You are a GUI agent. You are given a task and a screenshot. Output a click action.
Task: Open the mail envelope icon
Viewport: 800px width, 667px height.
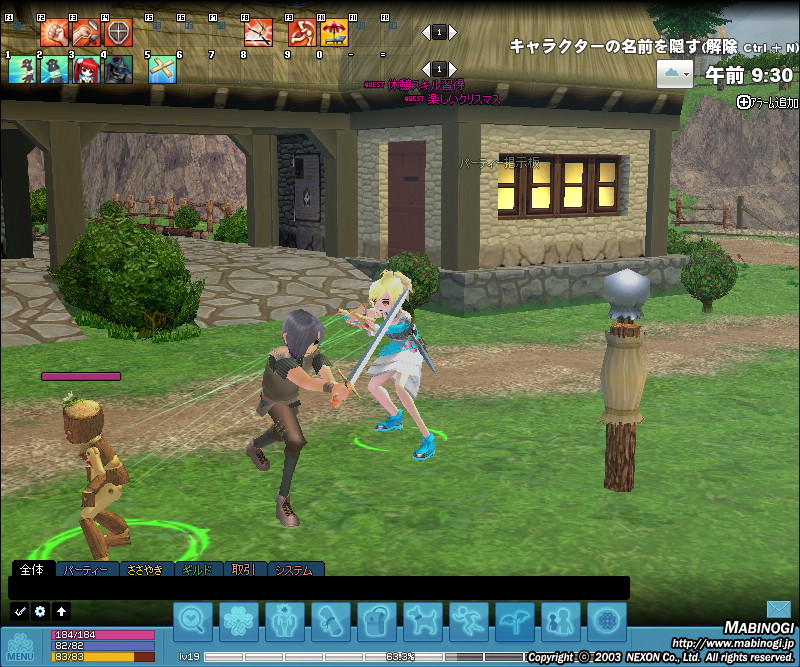tap(779, 609)
